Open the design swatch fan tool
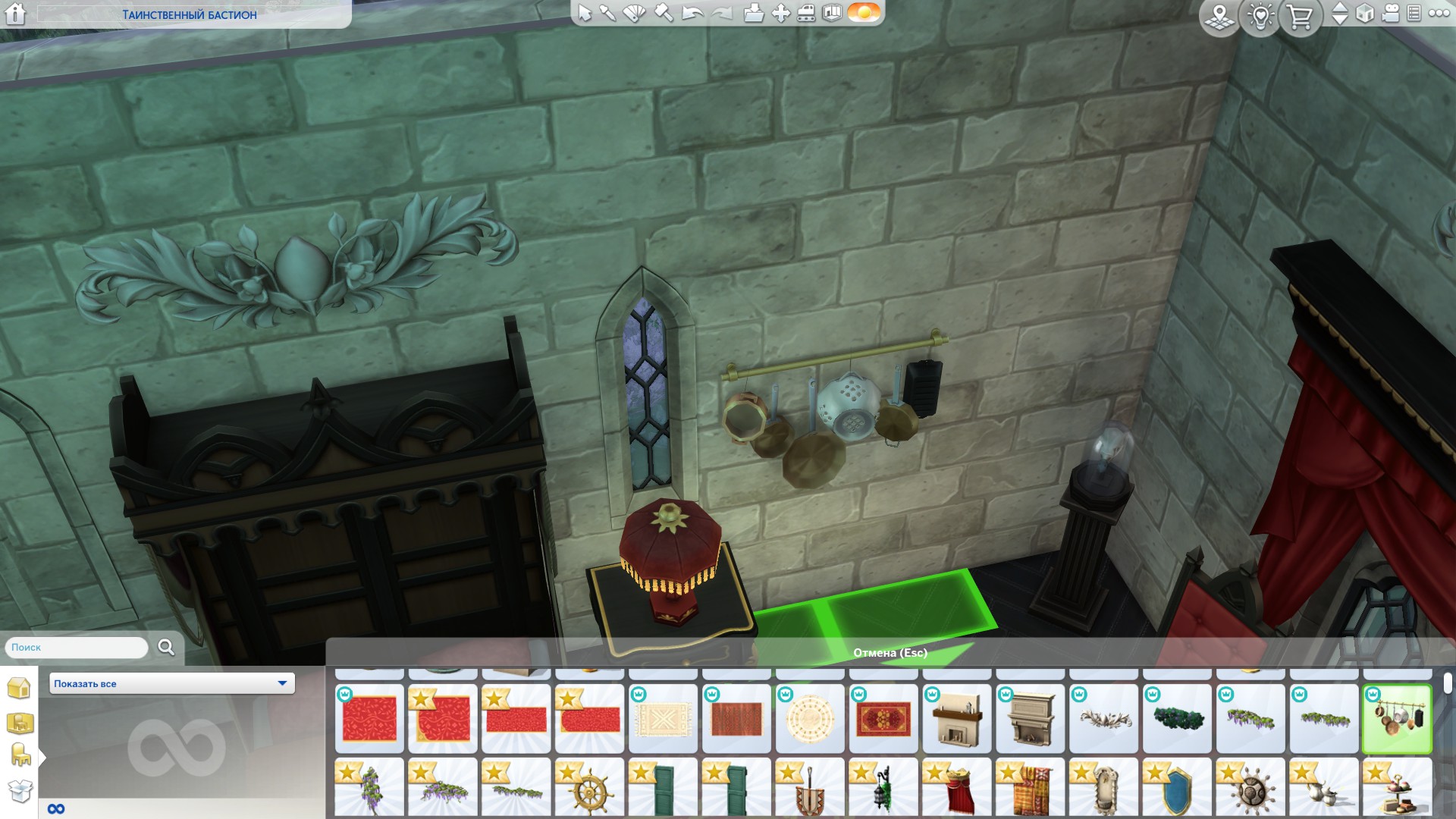1456x819 pixels. click(634, 13)
